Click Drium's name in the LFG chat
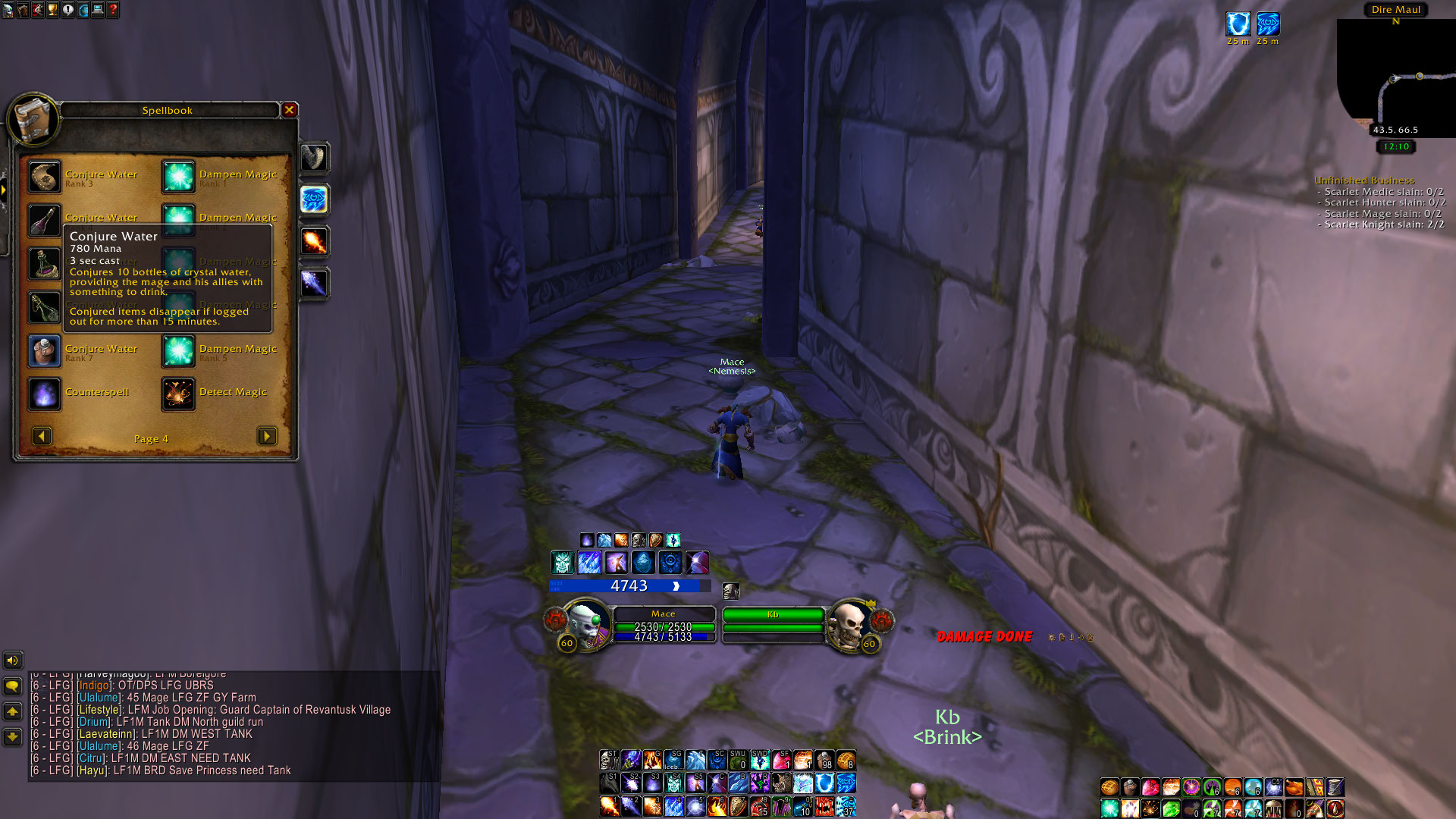Screen dimensions: 1456x819 (94, 722)
